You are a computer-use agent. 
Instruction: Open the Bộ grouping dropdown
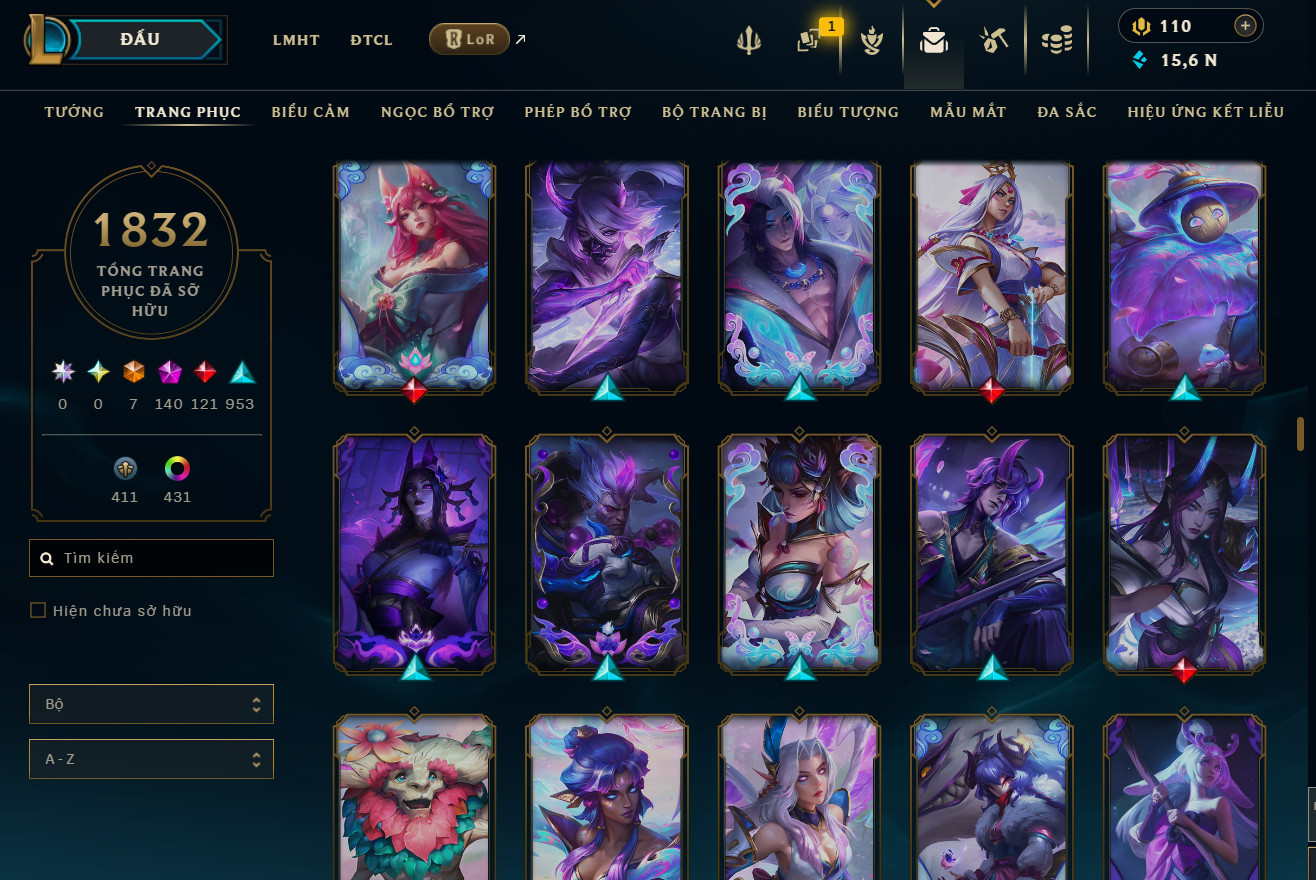151,704
